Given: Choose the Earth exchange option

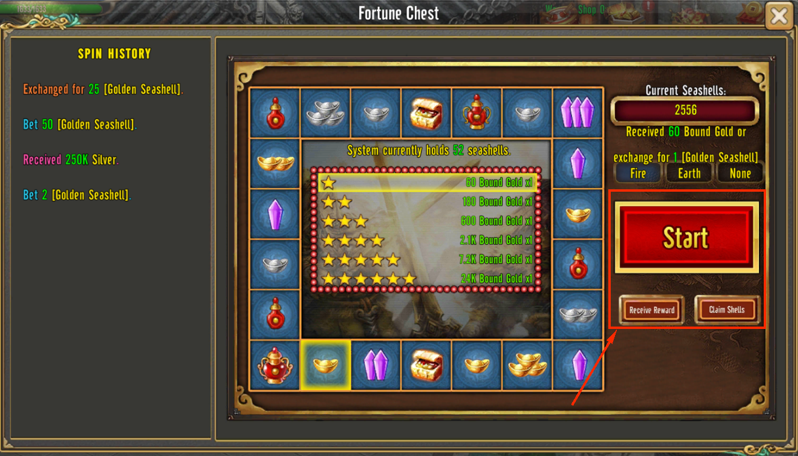Looking at the screenshot, I should click(689, 173).
